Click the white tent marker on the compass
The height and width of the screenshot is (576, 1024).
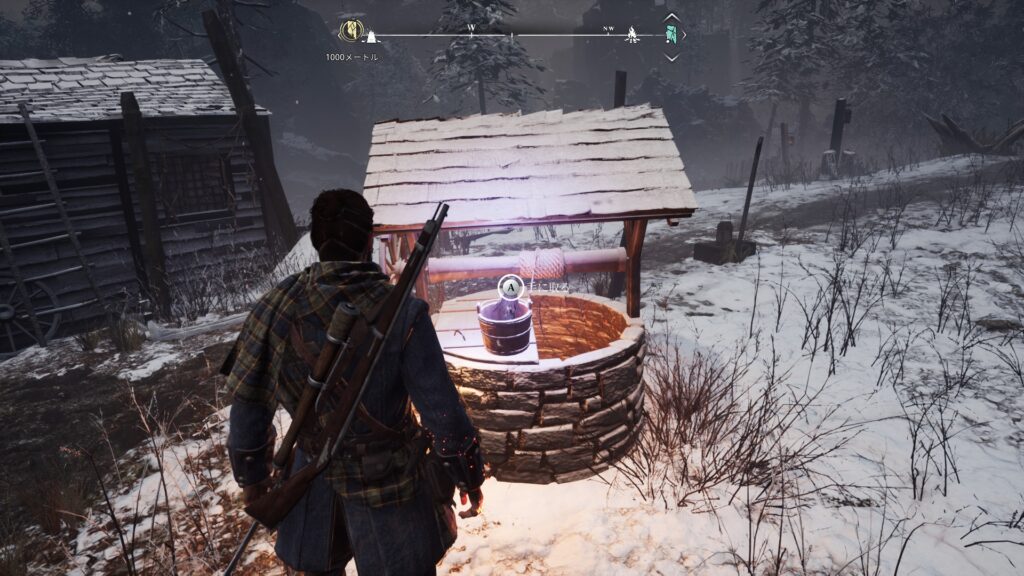(371, 38)
